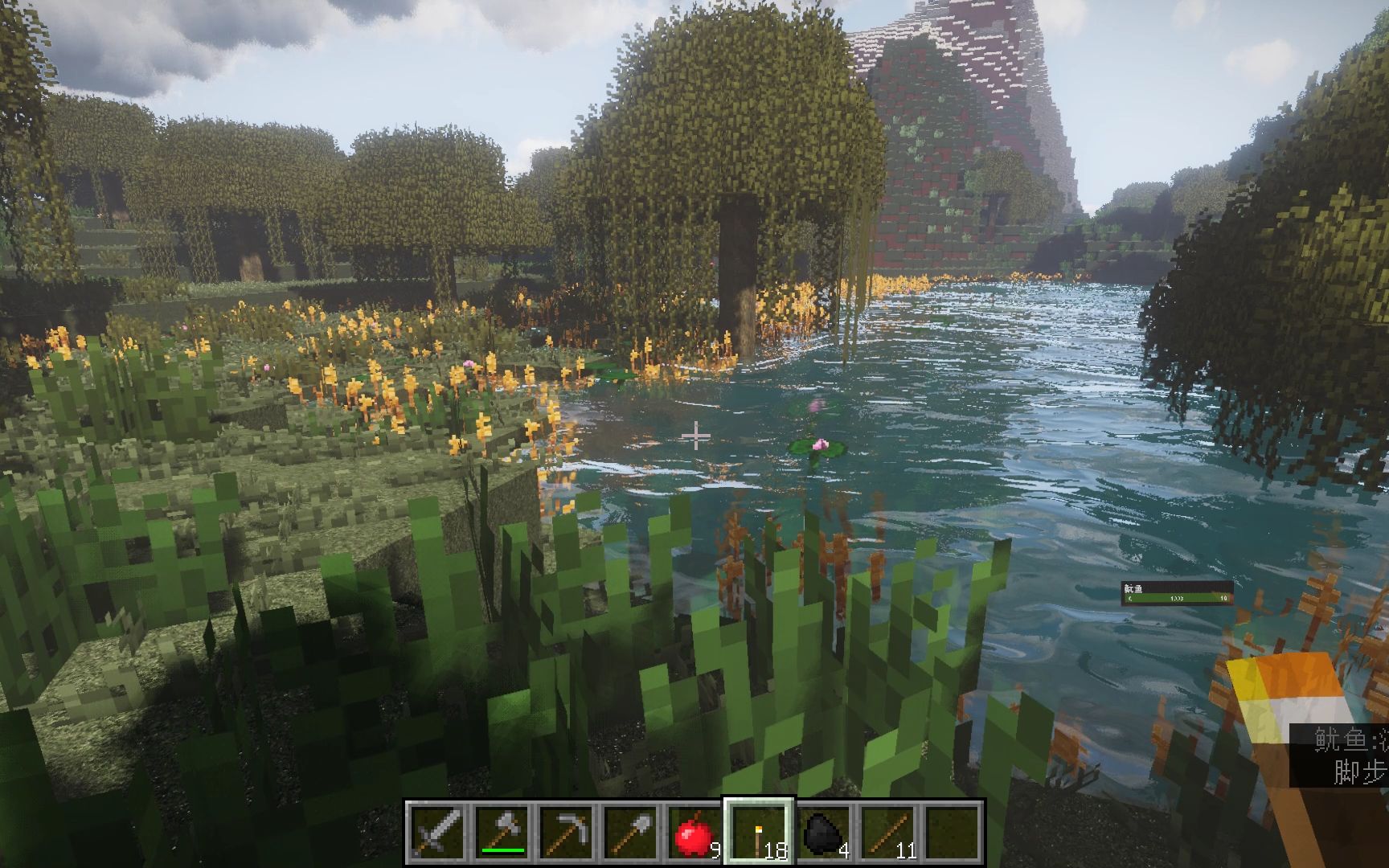The width and height of the screenshot is (1389, 868).
Task: Switch to the stone pickaxe slot
Action: pos(567,831)
